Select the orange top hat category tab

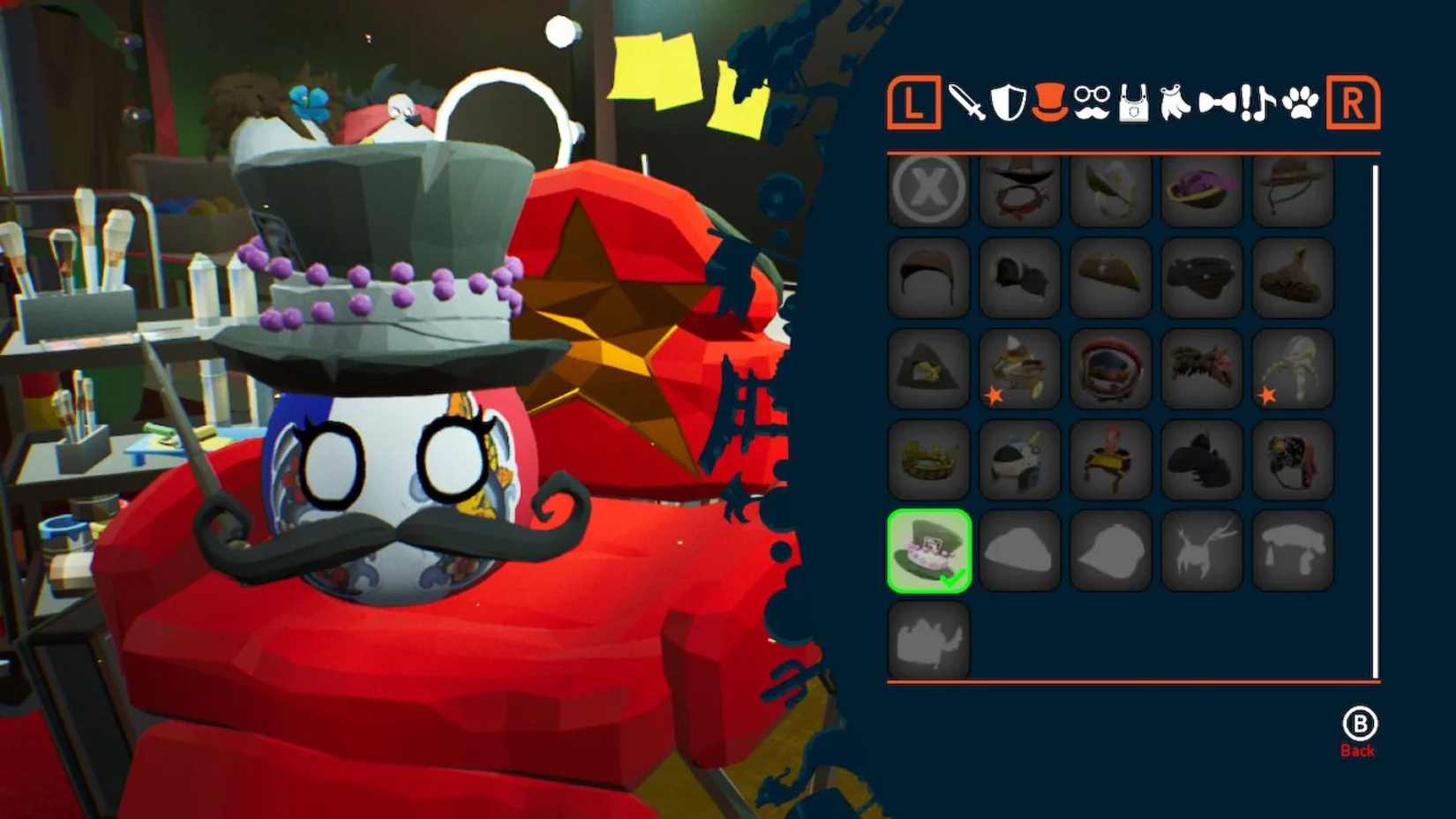tap(1049, 102)
